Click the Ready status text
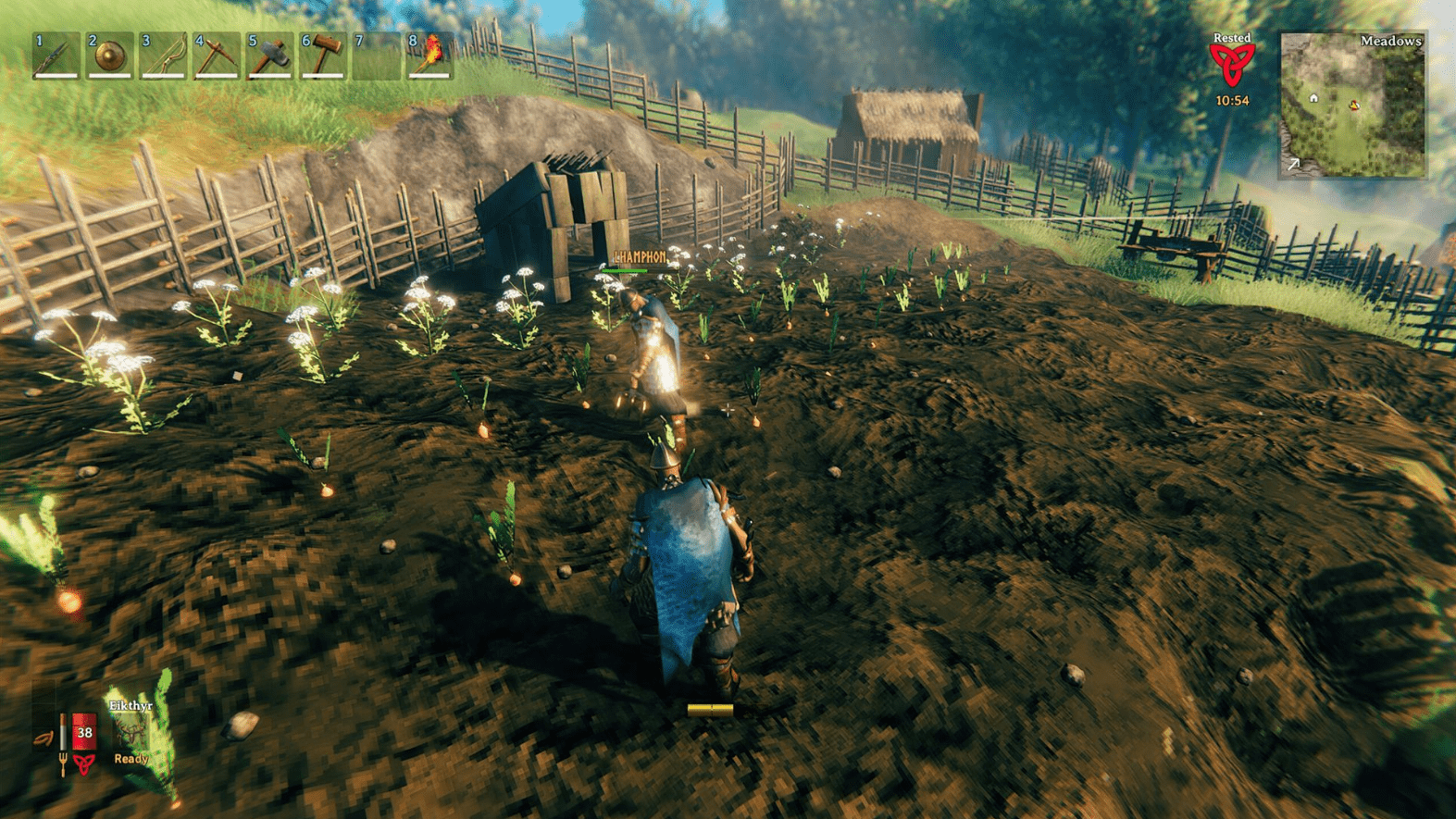1456x819 pixels. click(130, 757)
